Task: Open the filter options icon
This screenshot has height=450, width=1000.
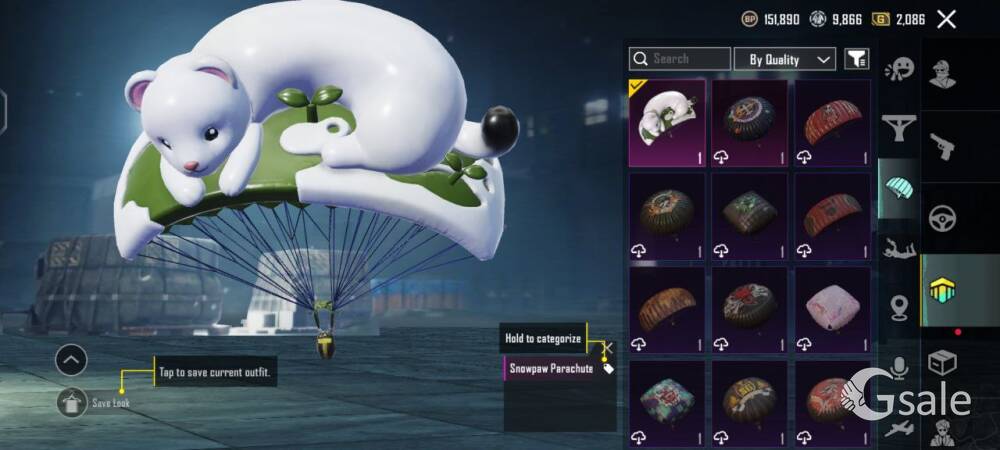Action: pos(857,59)
